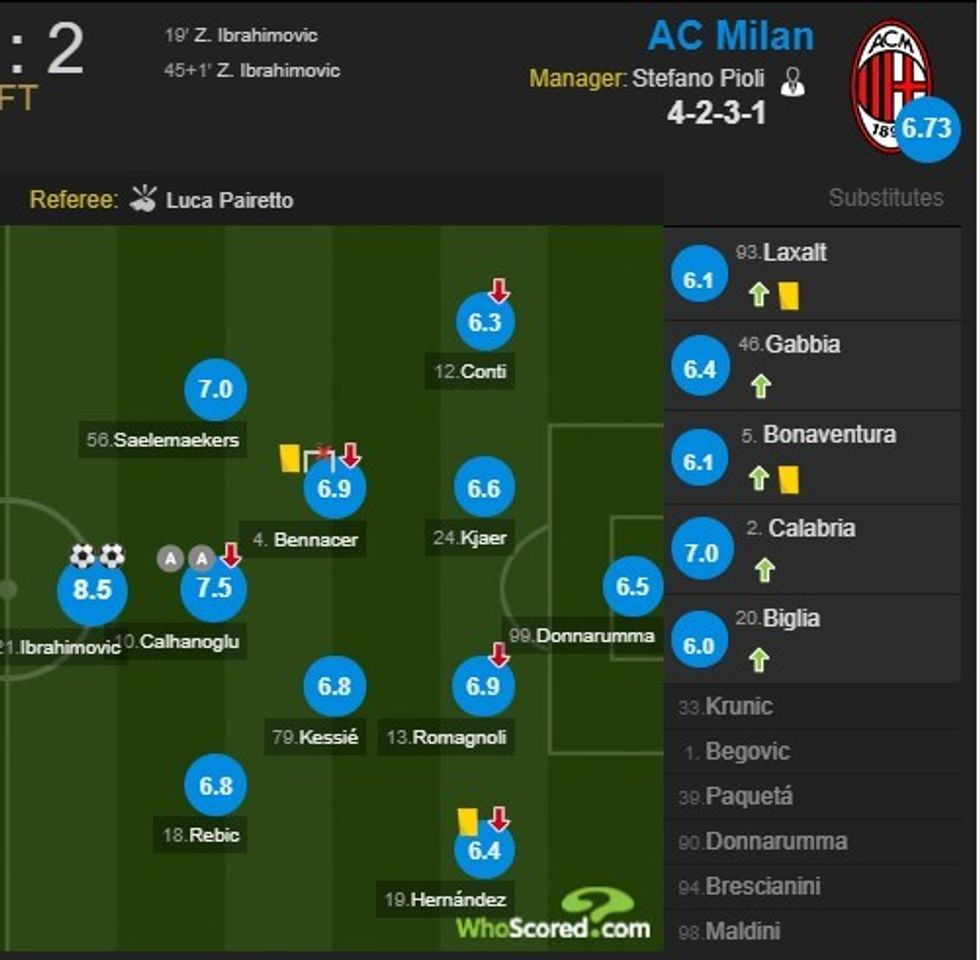Click goalkeeper Donnarumma's 6.5 rating
Viewport: 980px width, 960px height.
pyautogui.click(x=633, y=587)
